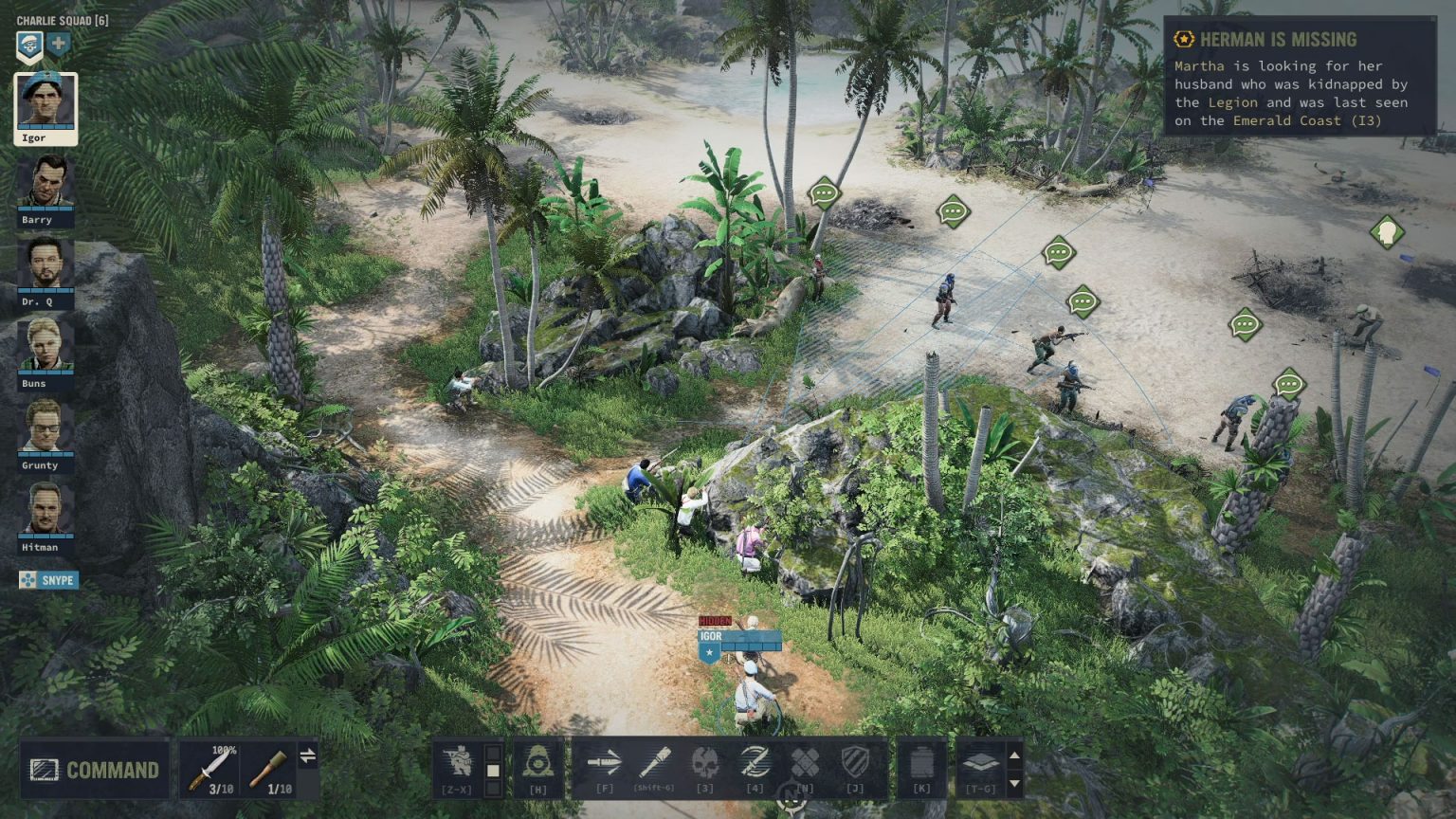1456x819 pixels.
Task: Click the SNYPE emblem under the portraits
Action: click(47, 580)
